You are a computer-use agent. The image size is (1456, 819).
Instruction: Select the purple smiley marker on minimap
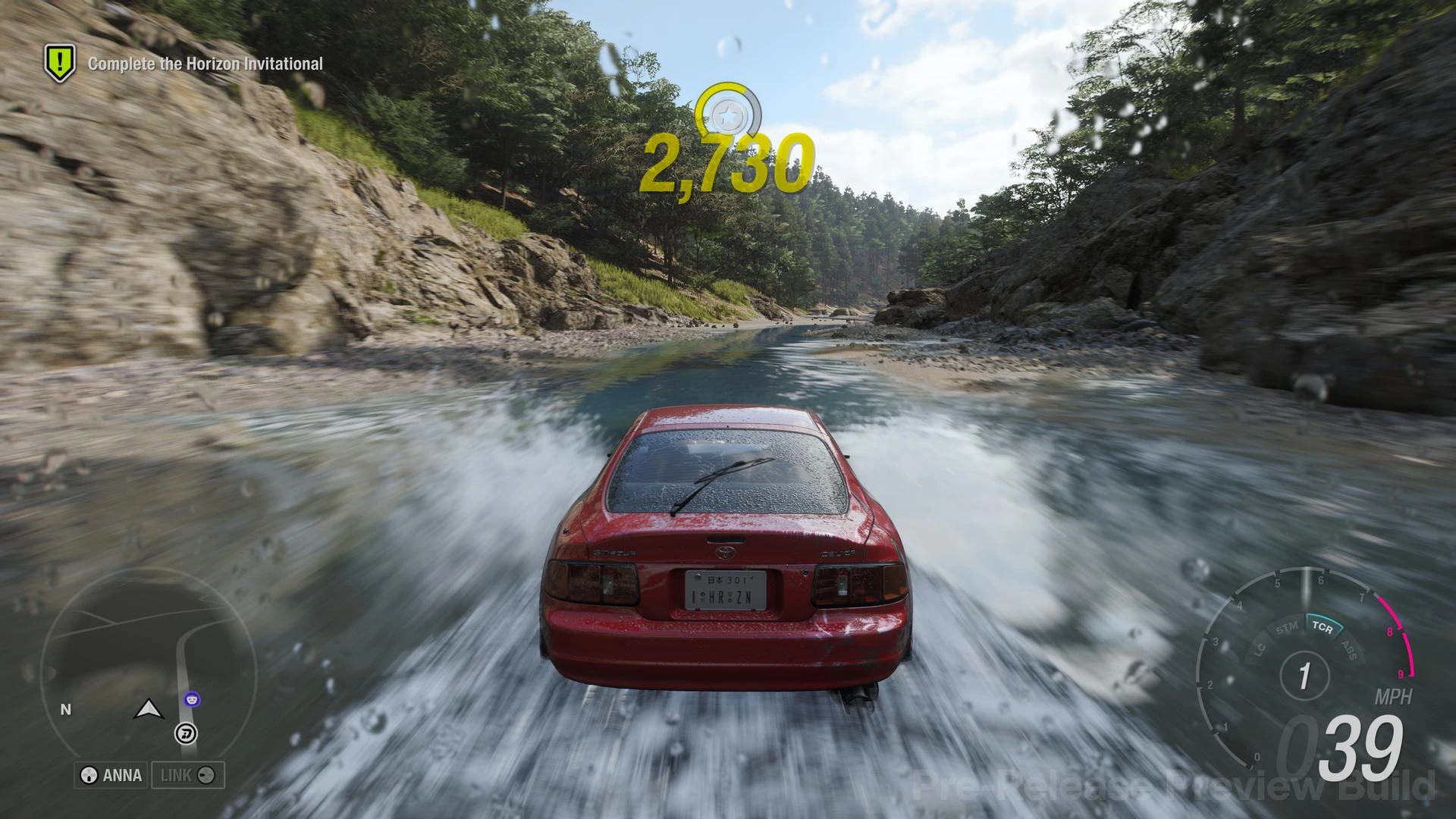pyautogui.click(x=193, y=698)
